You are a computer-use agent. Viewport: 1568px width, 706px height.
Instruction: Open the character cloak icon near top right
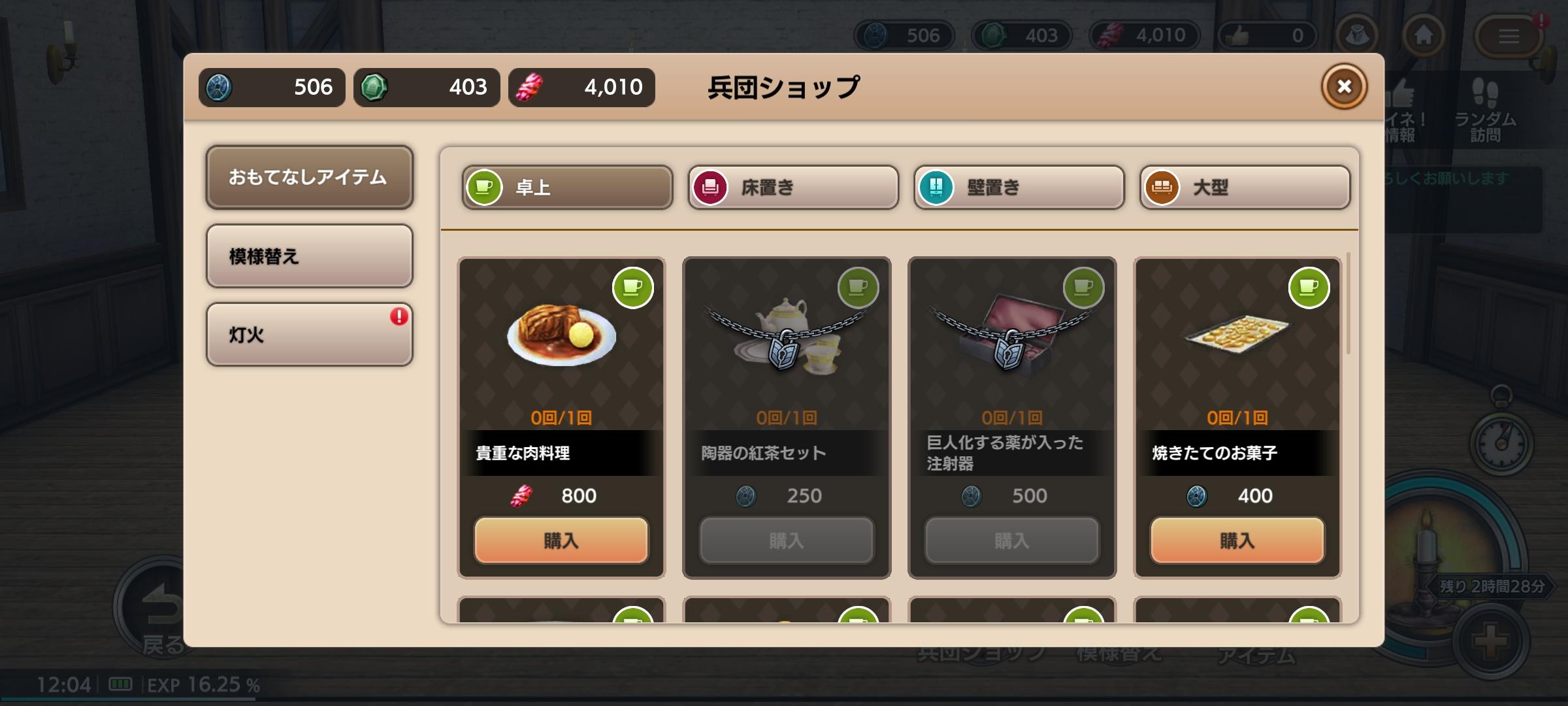point(1358,36)
